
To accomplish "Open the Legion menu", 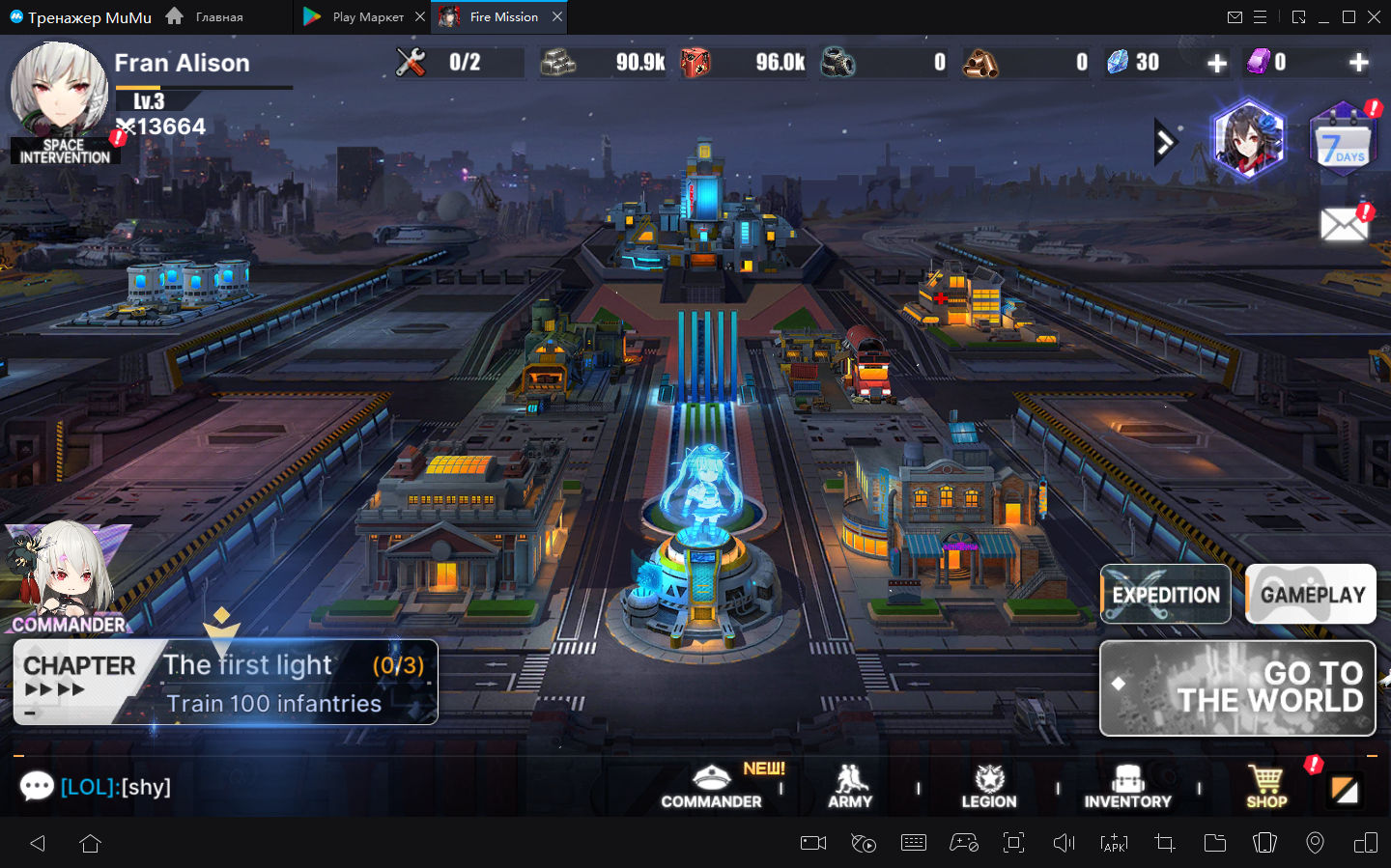I will pyautogui.click(x=989, y=786).
